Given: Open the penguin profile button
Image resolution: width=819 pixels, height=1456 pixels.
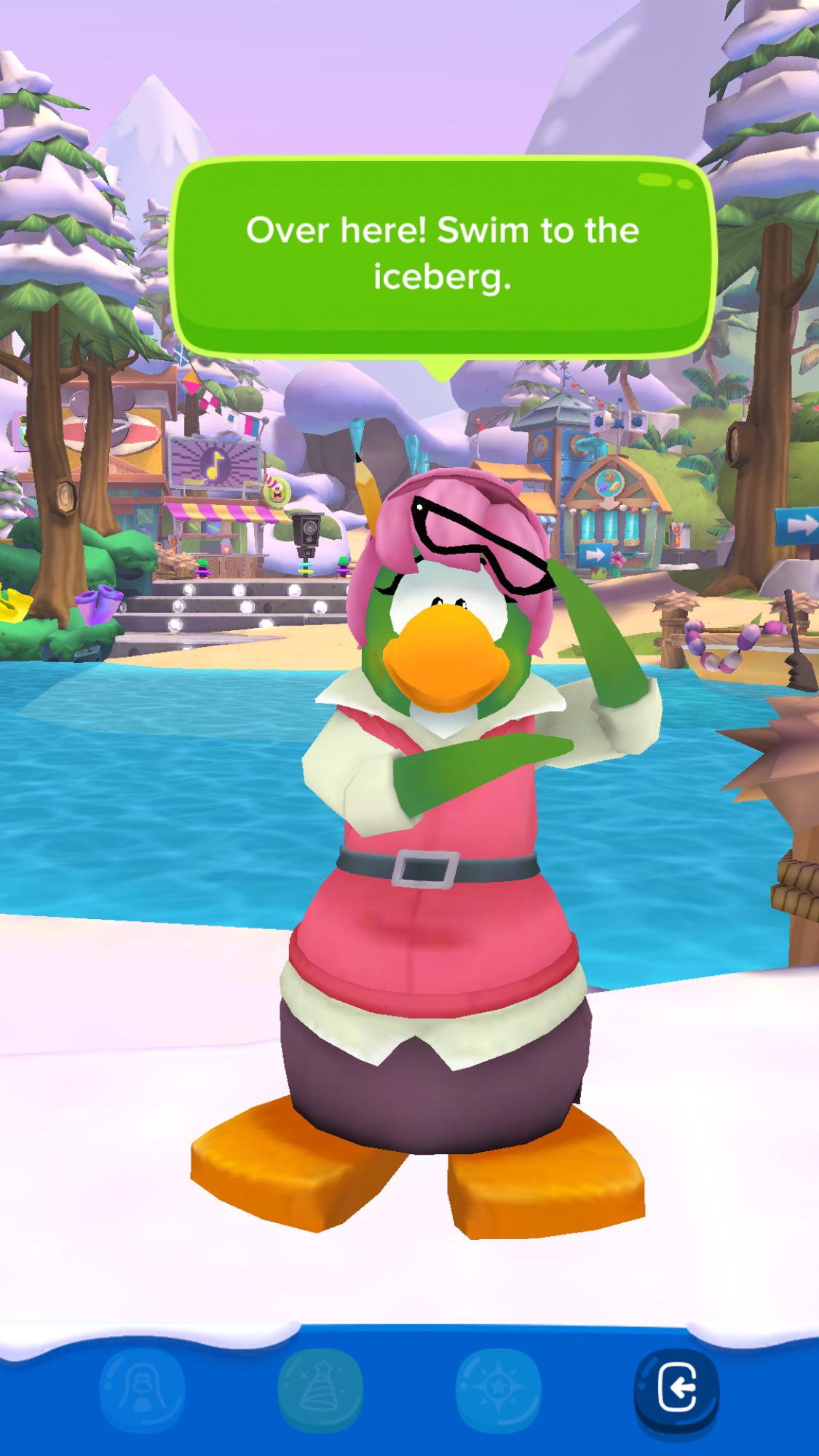Looking at the screenshot, I should (143, 1388).
